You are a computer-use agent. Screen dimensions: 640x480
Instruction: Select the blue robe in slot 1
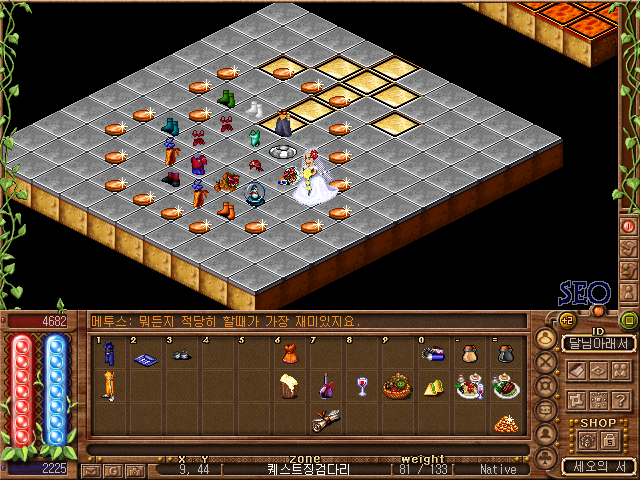(x=108, y=353)
